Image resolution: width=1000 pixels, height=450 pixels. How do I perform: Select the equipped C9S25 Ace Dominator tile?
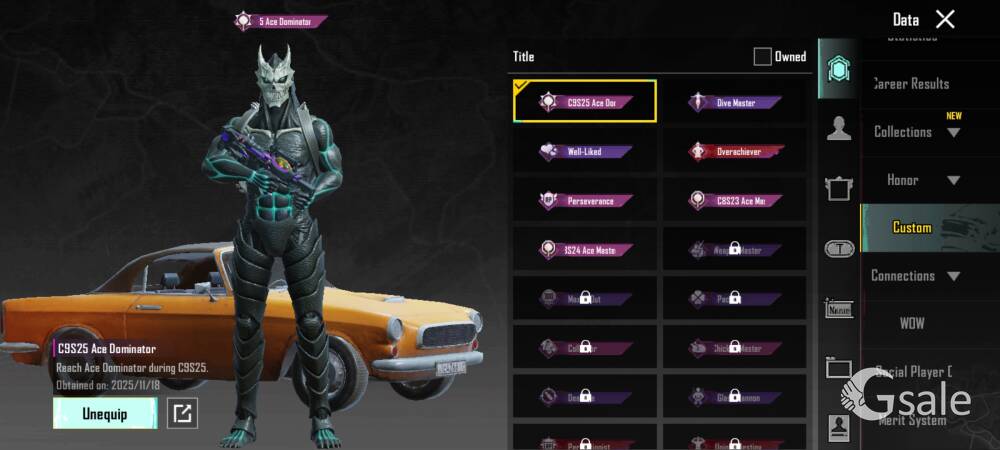pyautogui.click(x=585, y=102)
